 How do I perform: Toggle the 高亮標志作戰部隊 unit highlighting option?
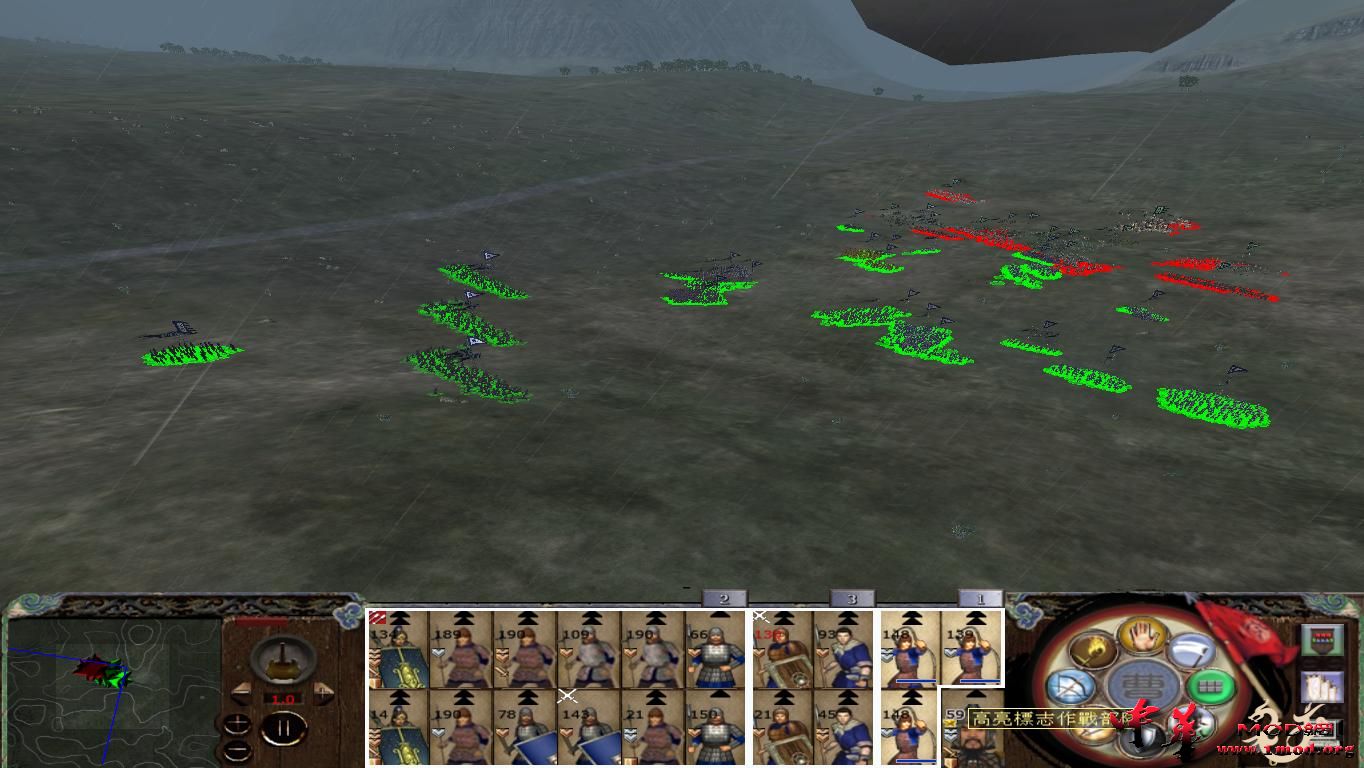coord(1045,716)
